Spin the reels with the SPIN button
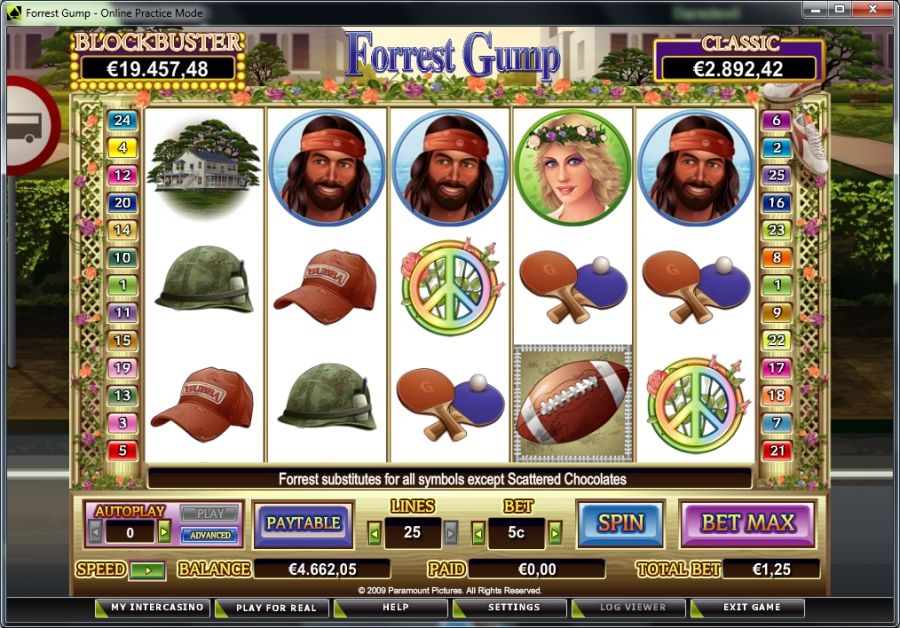 620,523
